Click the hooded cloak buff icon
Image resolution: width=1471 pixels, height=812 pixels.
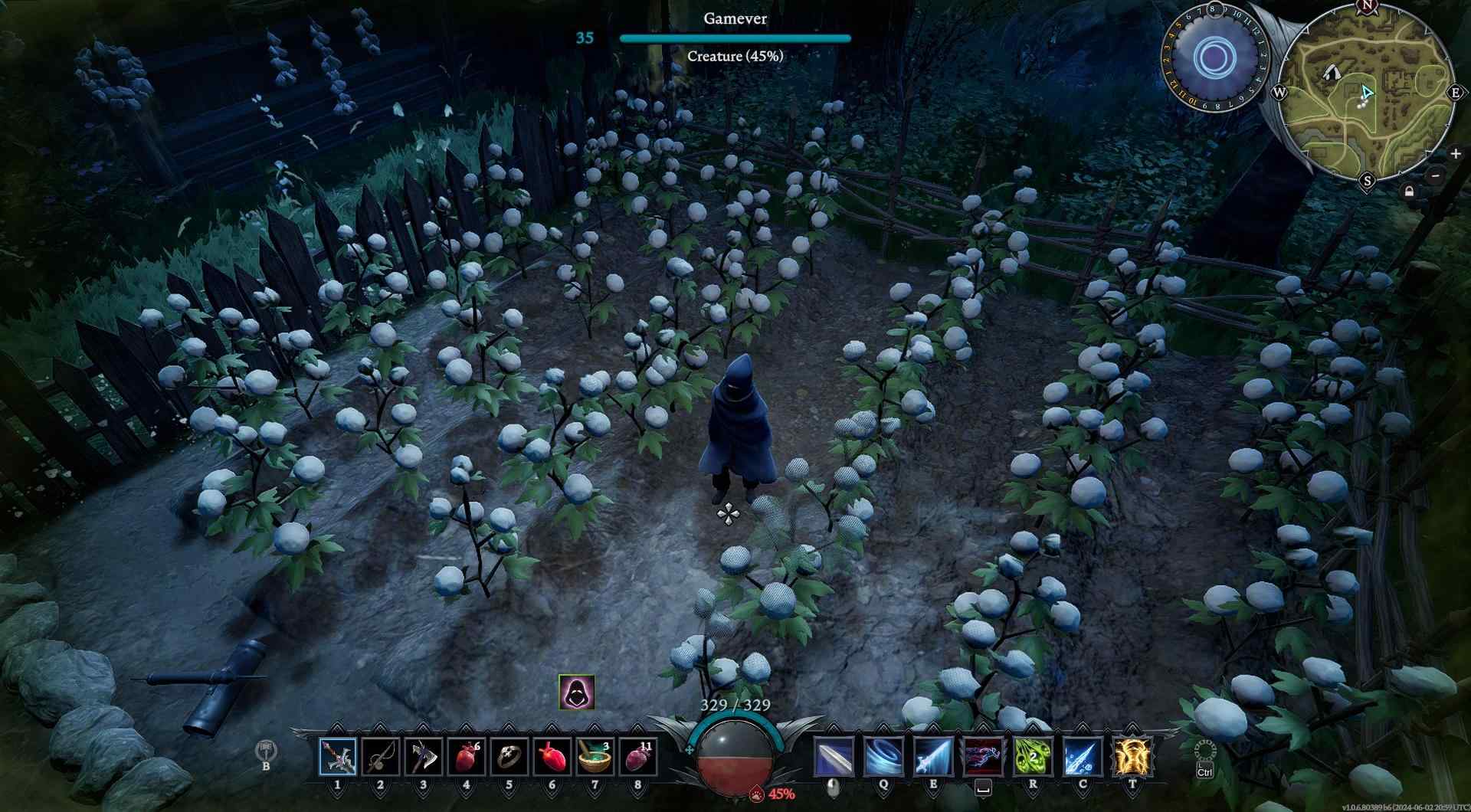[576, 692]
